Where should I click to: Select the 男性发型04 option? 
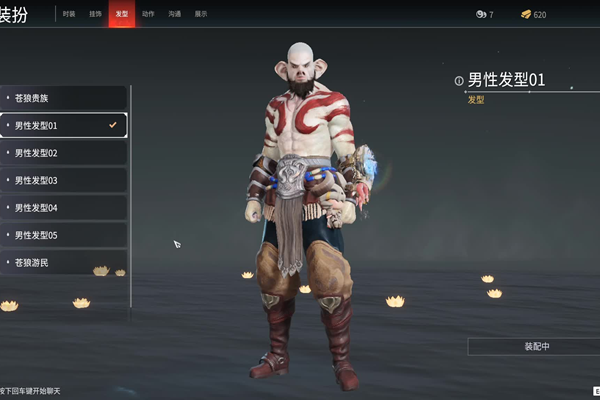[x=64, y=208]
